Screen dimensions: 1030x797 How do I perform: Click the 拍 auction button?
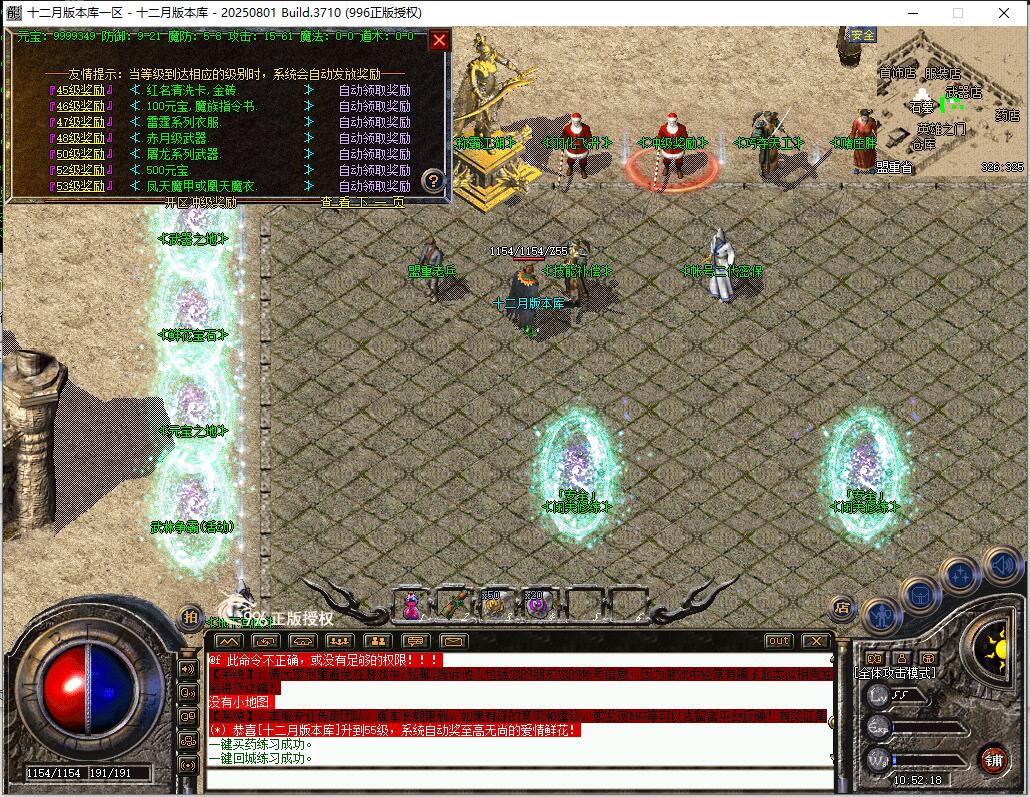tap(190, 617)
